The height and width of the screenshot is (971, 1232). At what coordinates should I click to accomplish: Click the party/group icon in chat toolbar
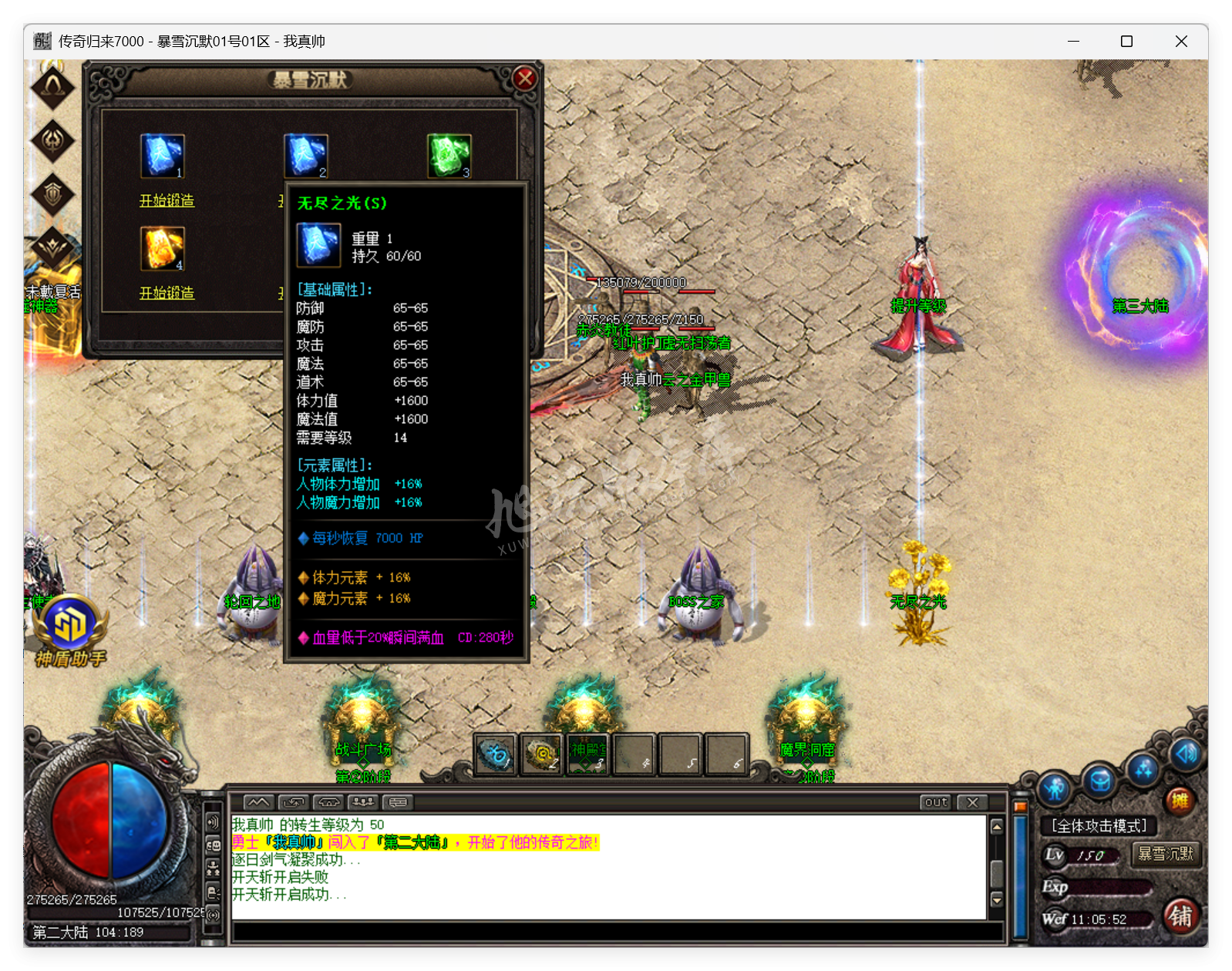pos(363,801)
